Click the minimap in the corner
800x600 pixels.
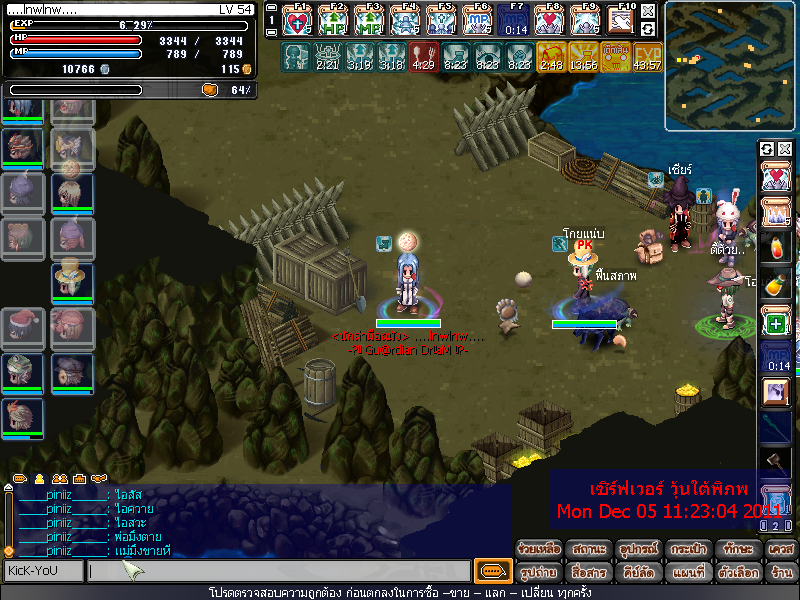coord(731,66)
